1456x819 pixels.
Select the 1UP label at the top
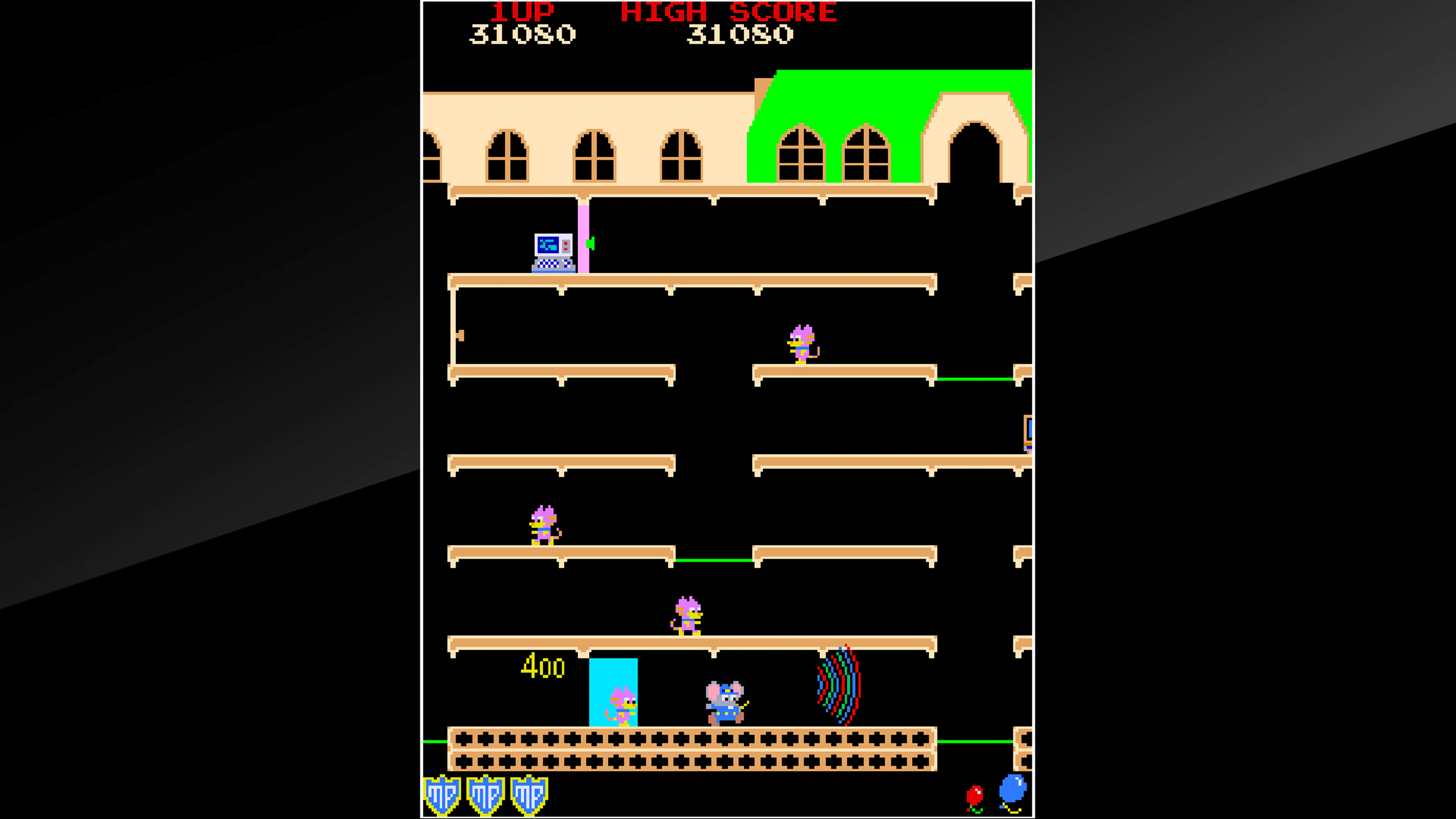[523, 13]
